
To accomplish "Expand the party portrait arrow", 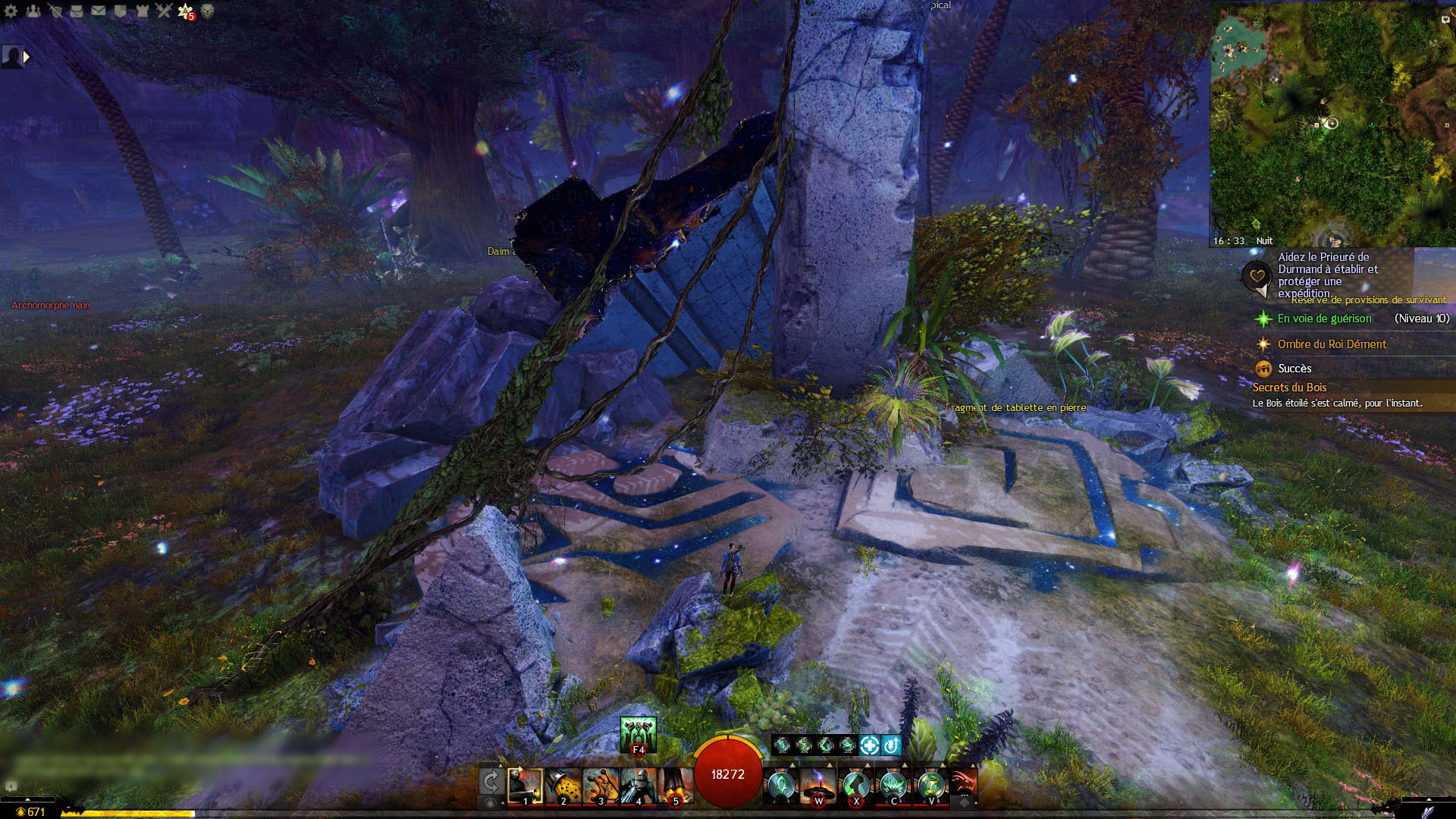I will click(x=27, y=56).
